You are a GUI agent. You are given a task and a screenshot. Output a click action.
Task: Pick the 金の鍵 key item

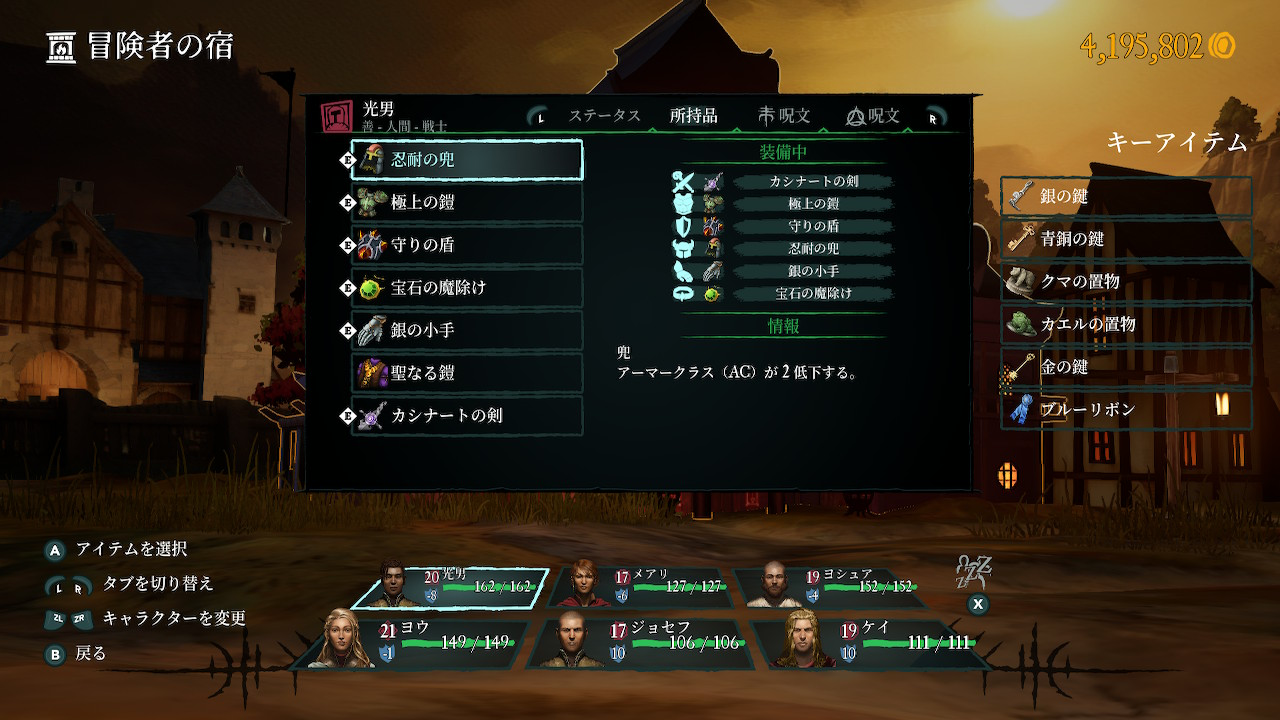(x=1126, y=367)
